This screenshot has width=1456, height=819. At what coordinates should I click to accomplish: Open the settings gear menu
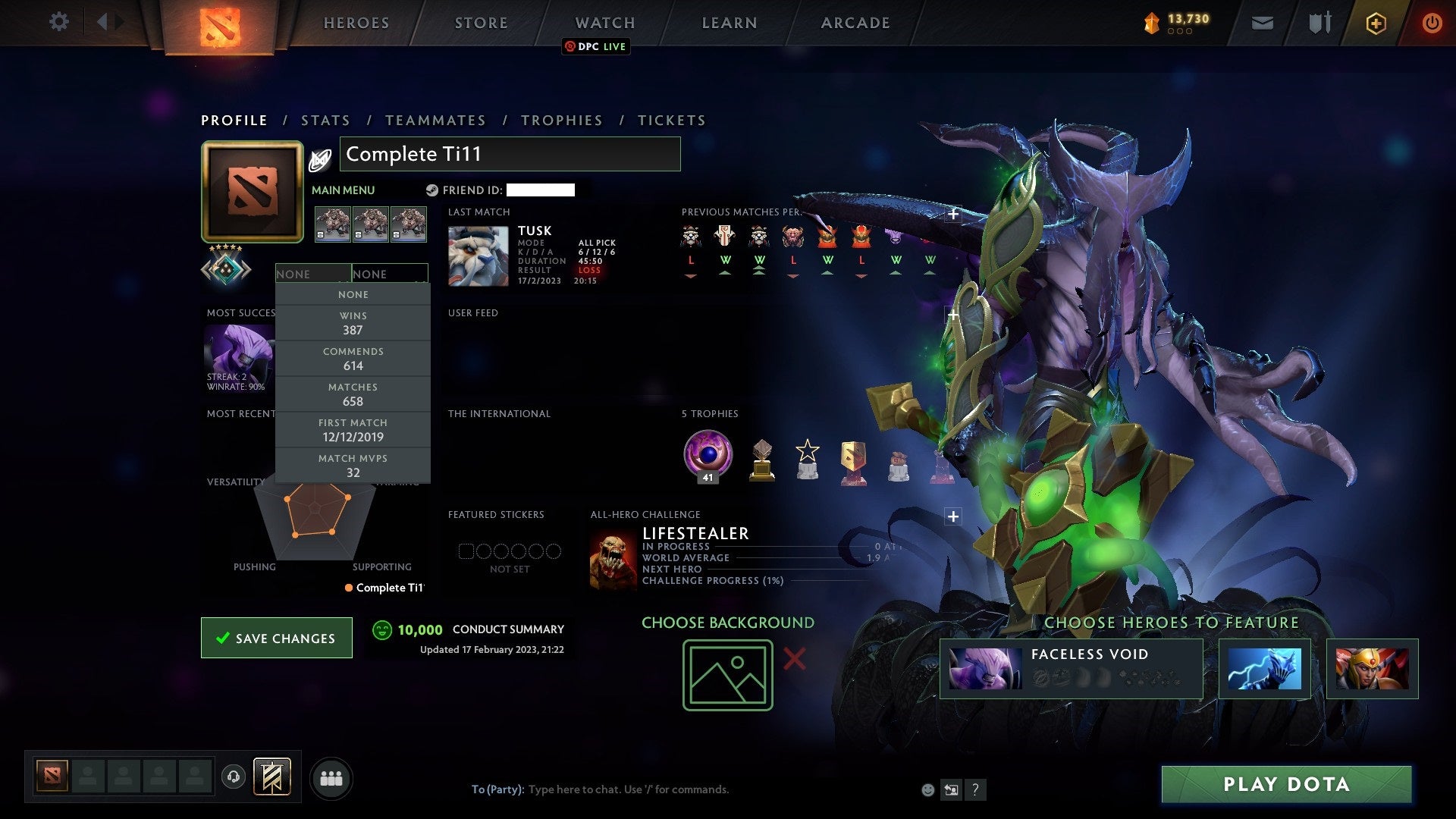point(58,22)
